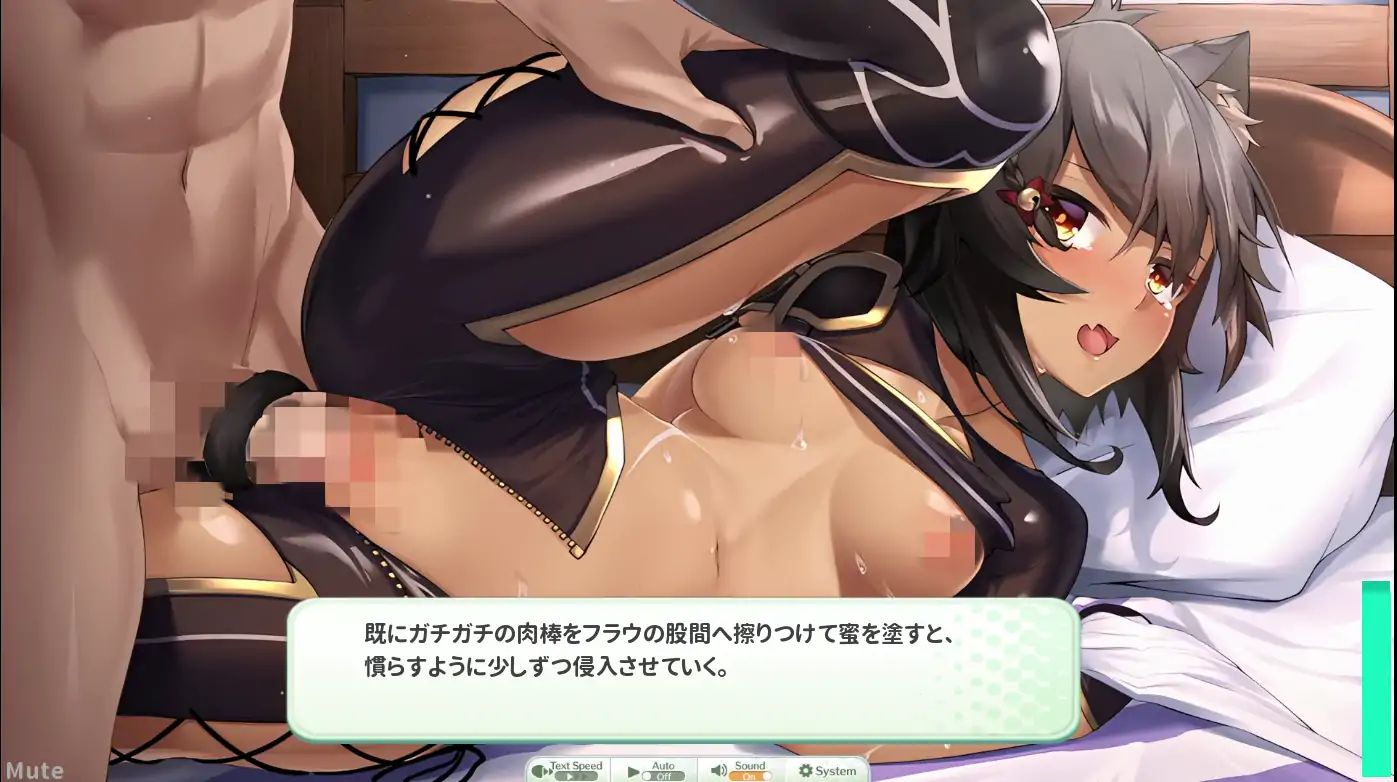This screenshot has width=1397, height=782.
Task: Enable Auto mode by switching the Off toggle
Action: 664,776
